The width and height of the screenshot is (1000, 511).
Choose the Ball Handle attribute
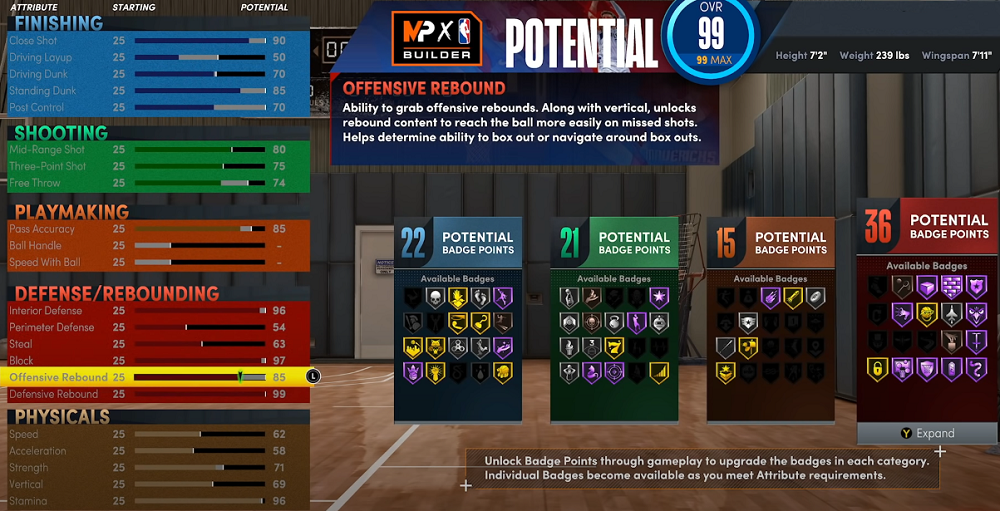coord(150,245)
